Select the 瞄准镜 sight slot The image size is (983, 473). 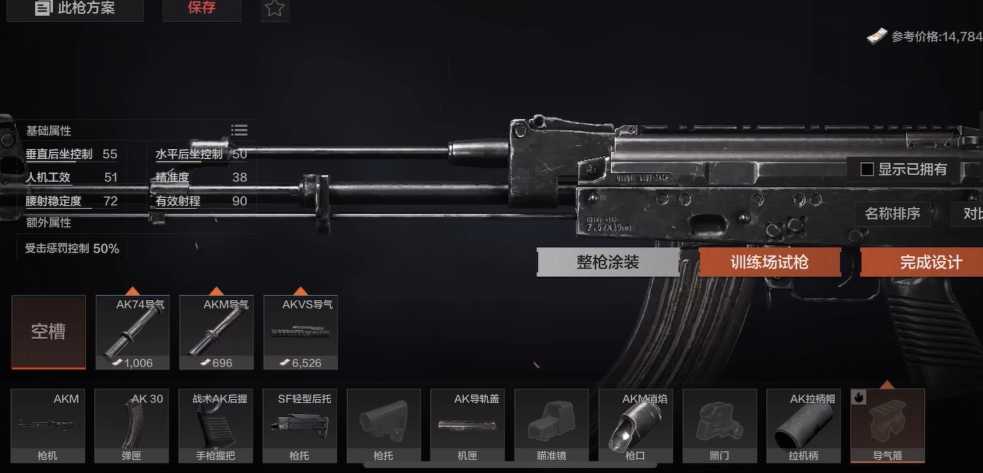pos(552,426)
